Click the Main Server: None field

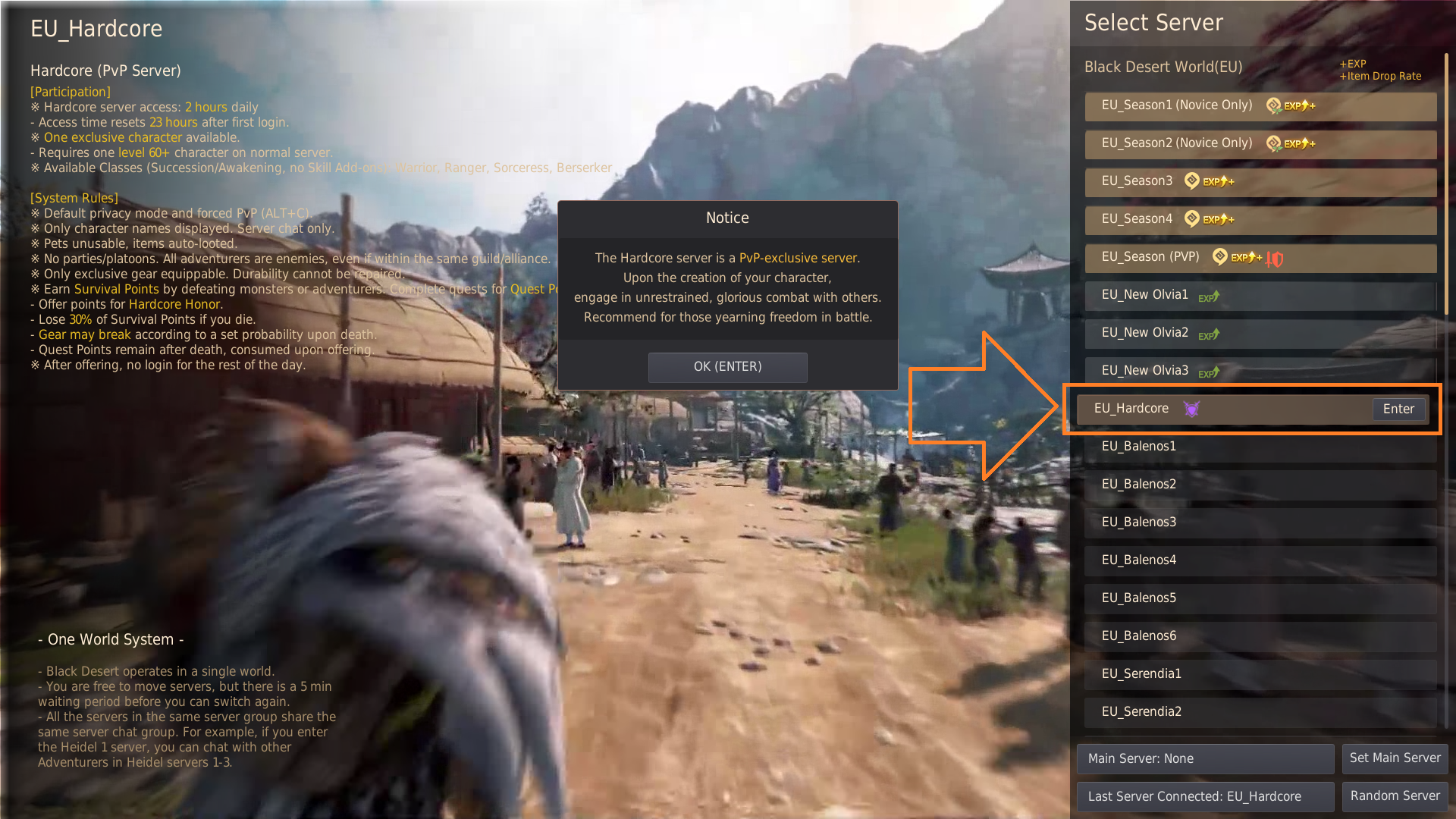click(x=1205, y=758)
